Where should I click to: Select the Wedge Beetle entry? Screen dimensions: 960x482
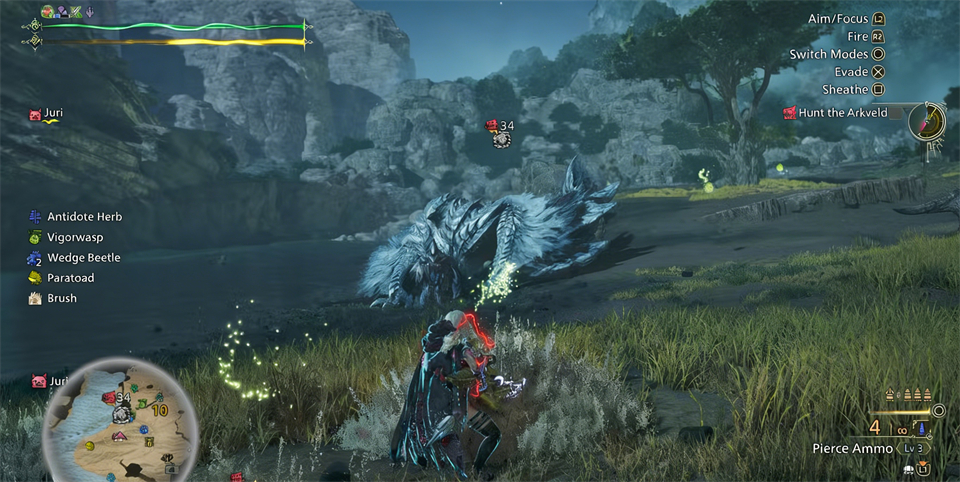coord(83,258)
